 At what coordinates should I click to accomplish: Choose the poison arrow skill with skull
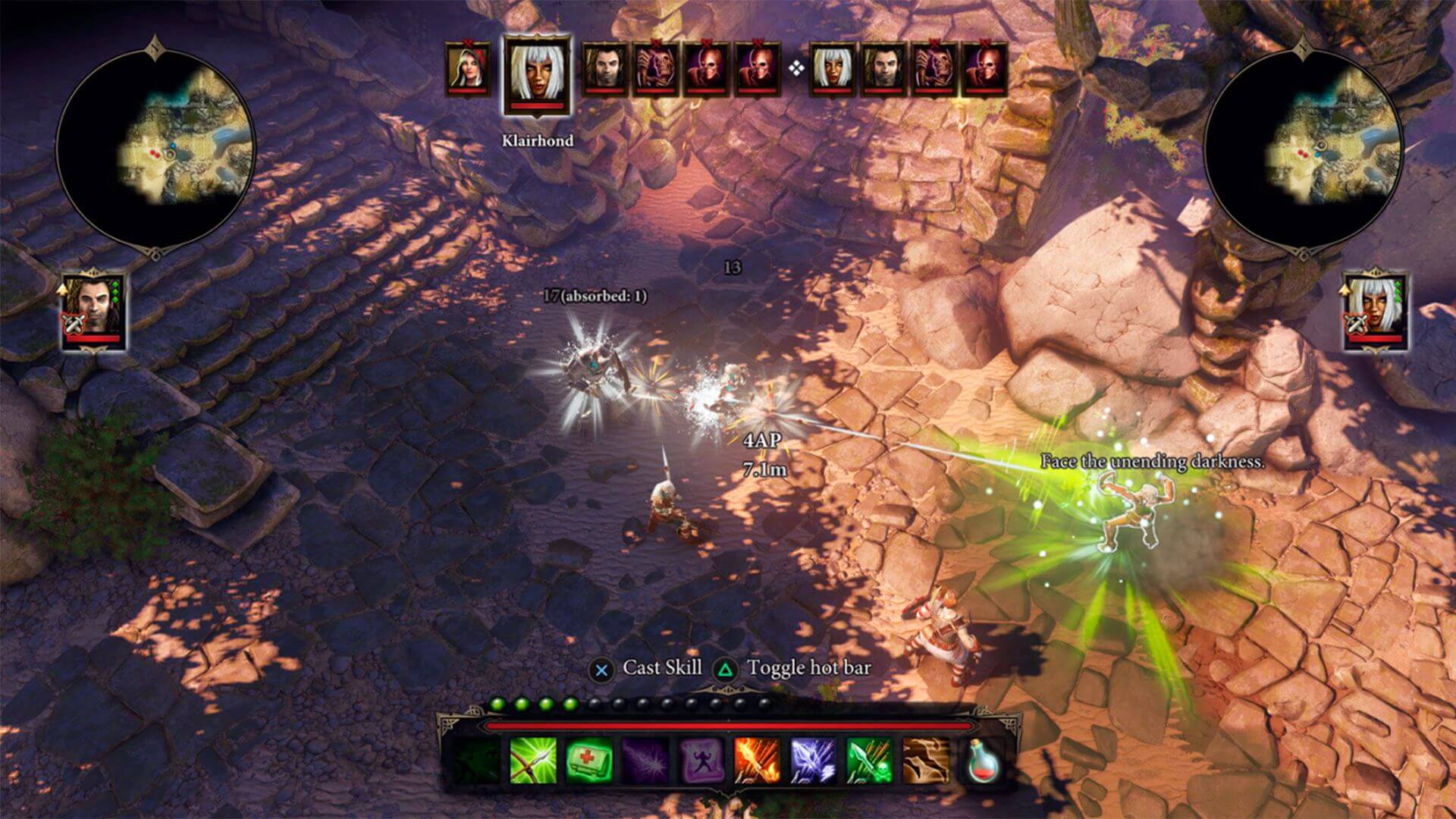869,760
